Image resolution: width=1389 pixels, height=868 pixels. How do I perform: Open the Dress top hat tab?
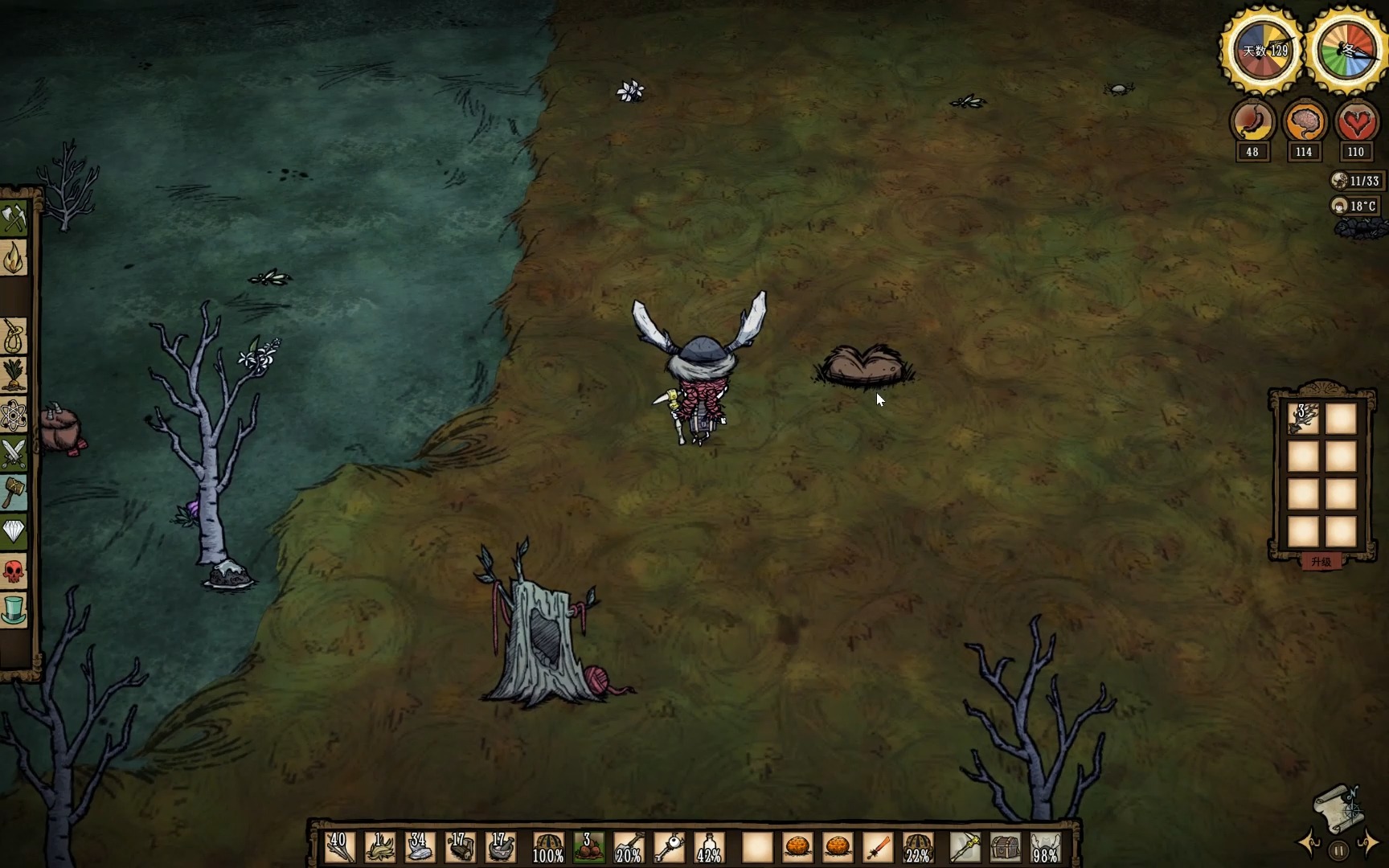14,610
